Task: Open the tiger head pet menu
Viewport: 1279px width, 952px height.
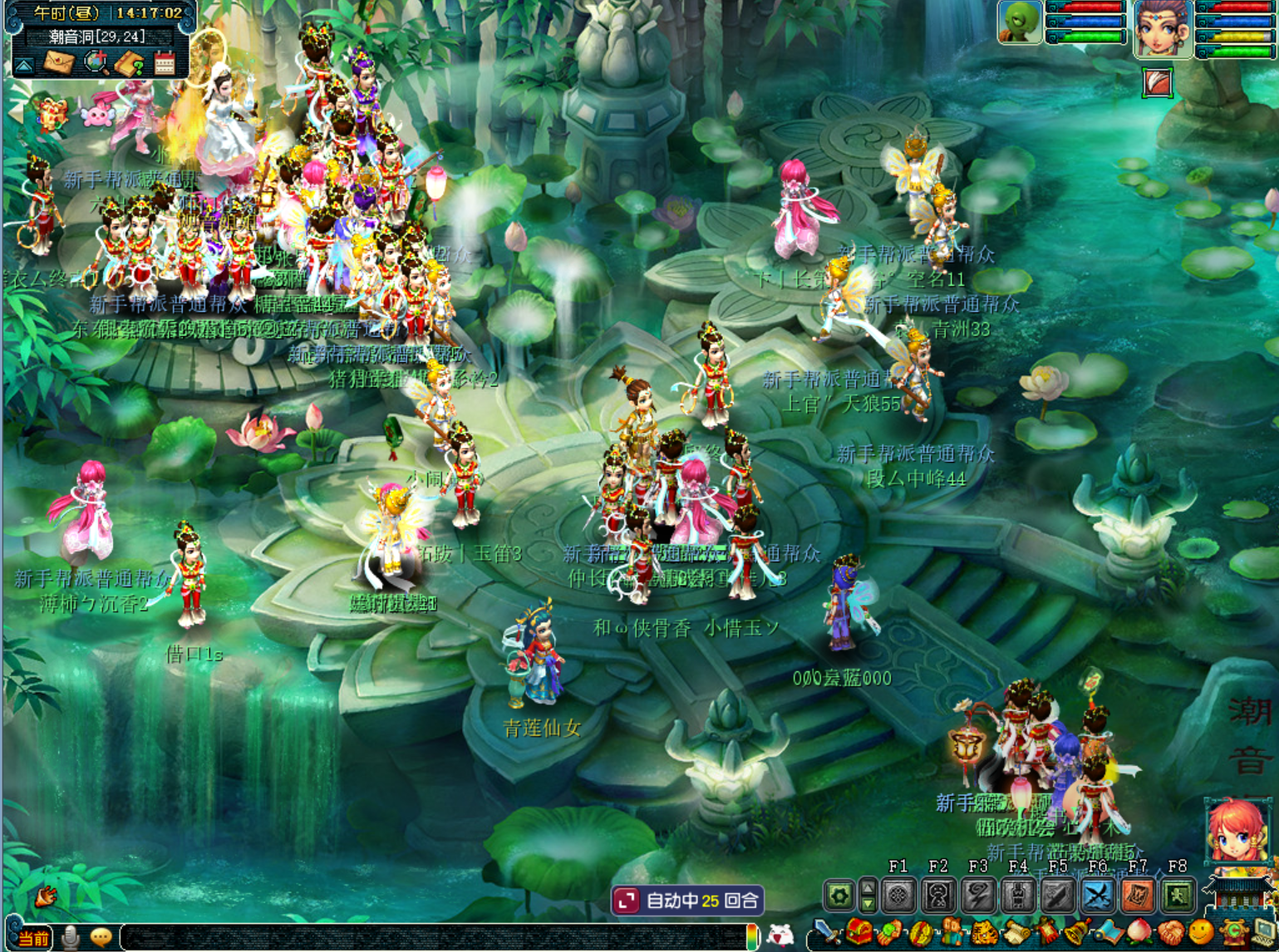Action: point(984,934)
